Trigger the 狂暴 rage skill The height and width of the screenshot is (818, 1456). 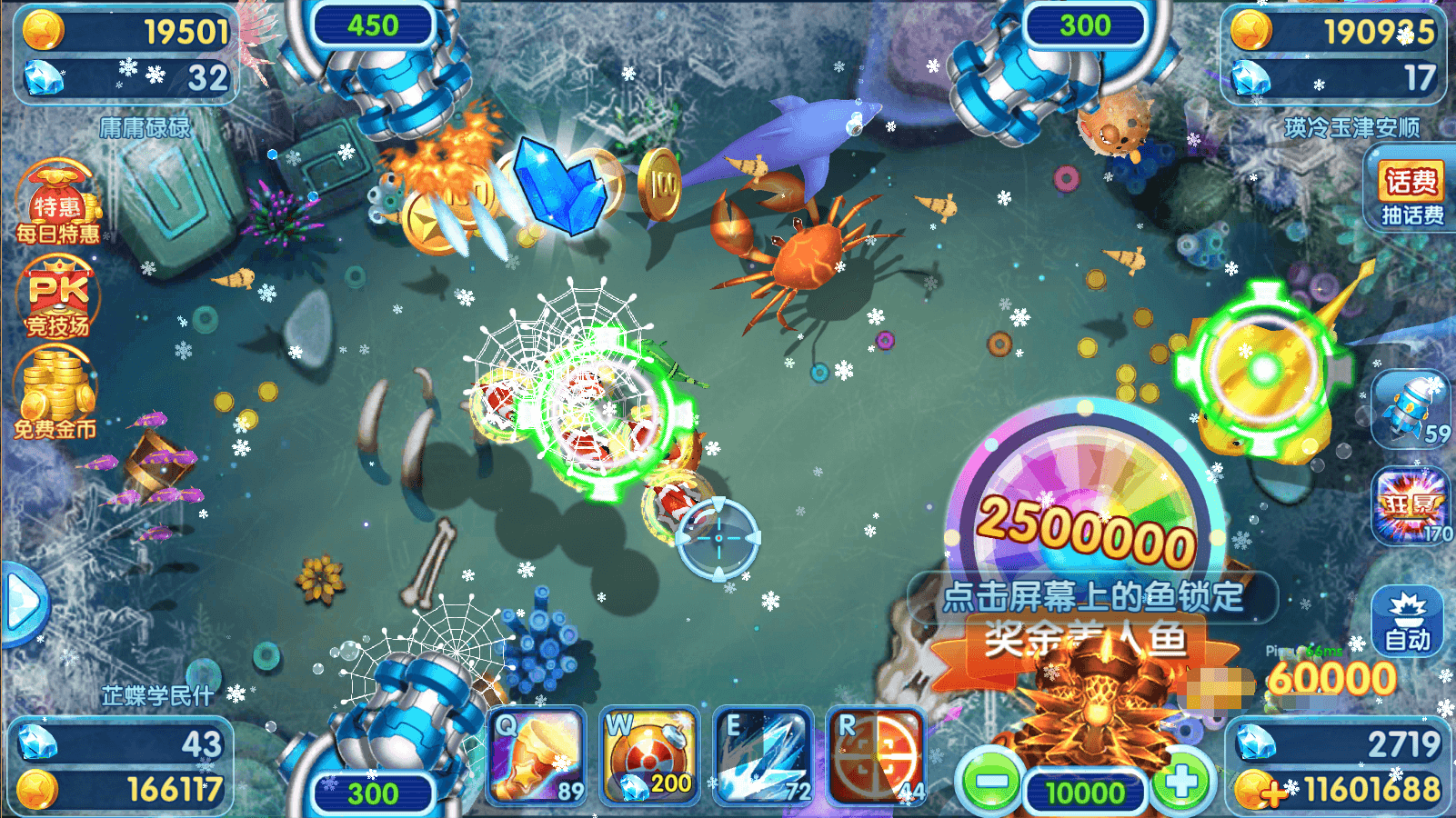click(x=1411, y=506)
